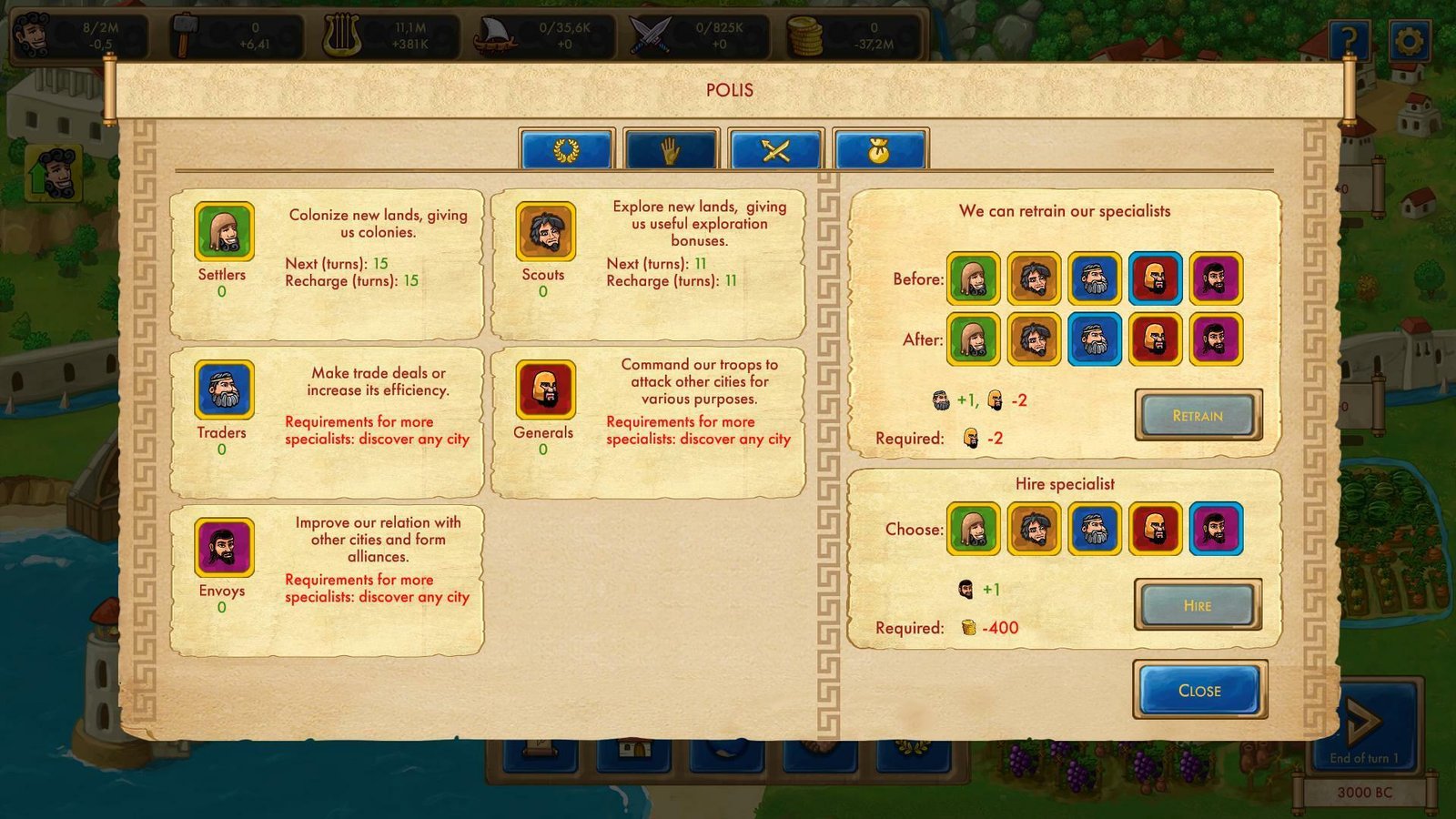Select the Settlers specialist icon
The width and height of the screenshot is (1456, 819).
(x=223, y=231)
